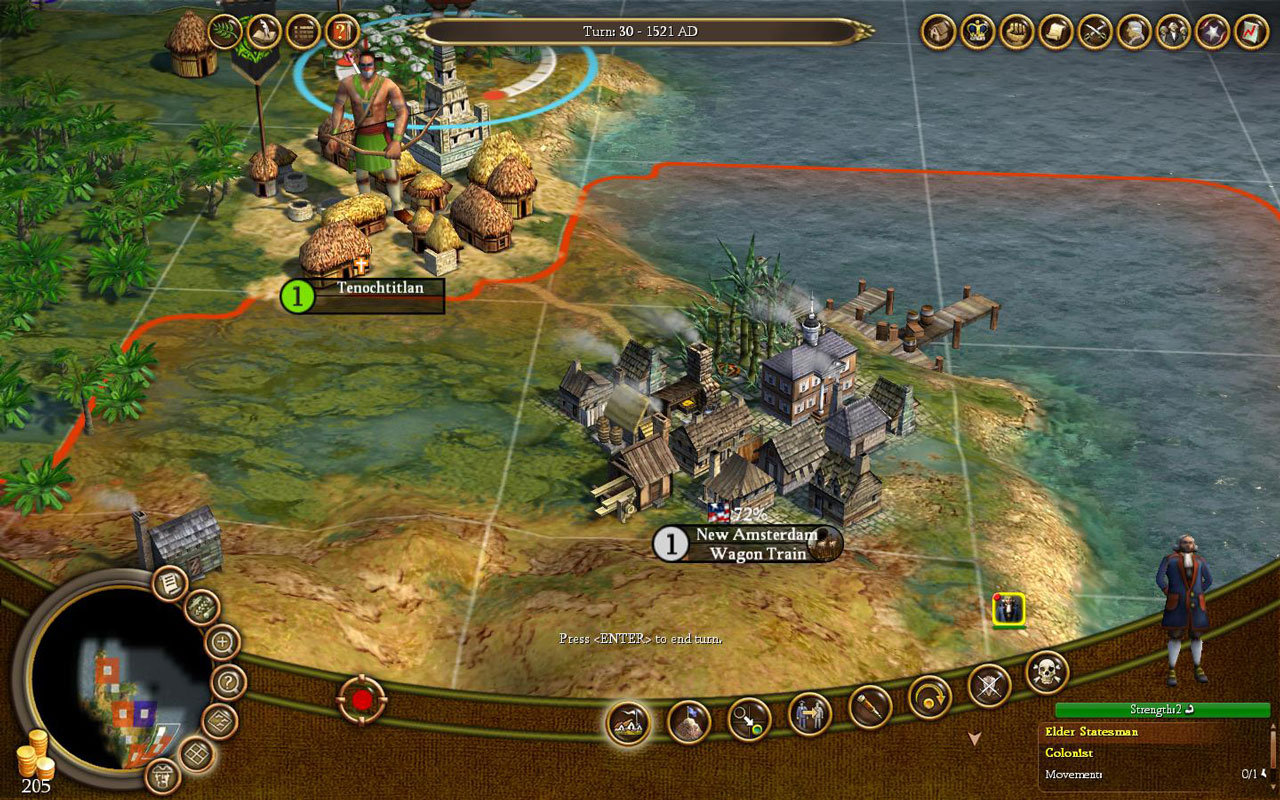
Task: Open the crown advisor screen
Action: pyautogui.click(x=977, y=32)
